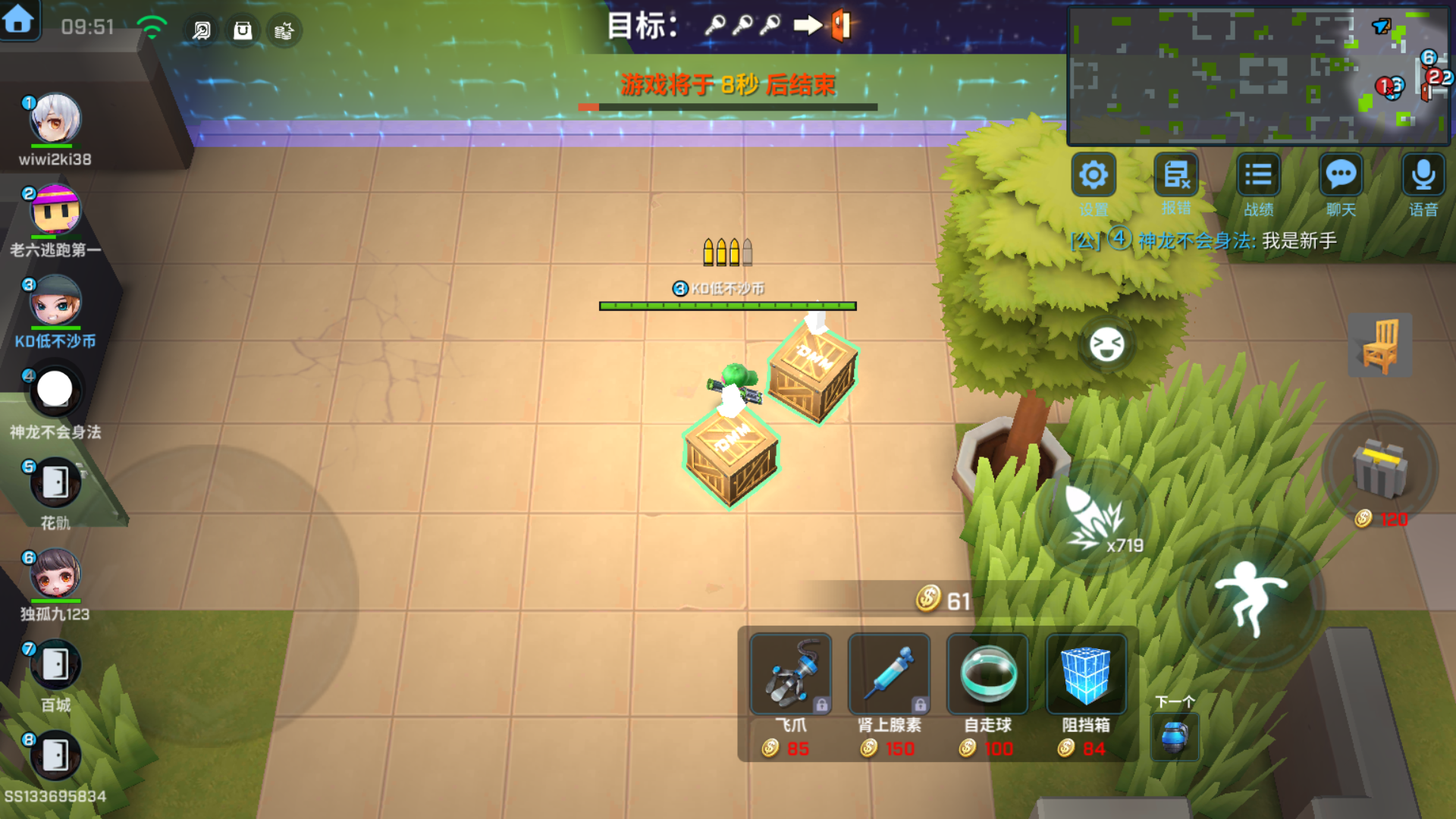
Task: Toggle the 语音 microphone button
Action: 1423,176
